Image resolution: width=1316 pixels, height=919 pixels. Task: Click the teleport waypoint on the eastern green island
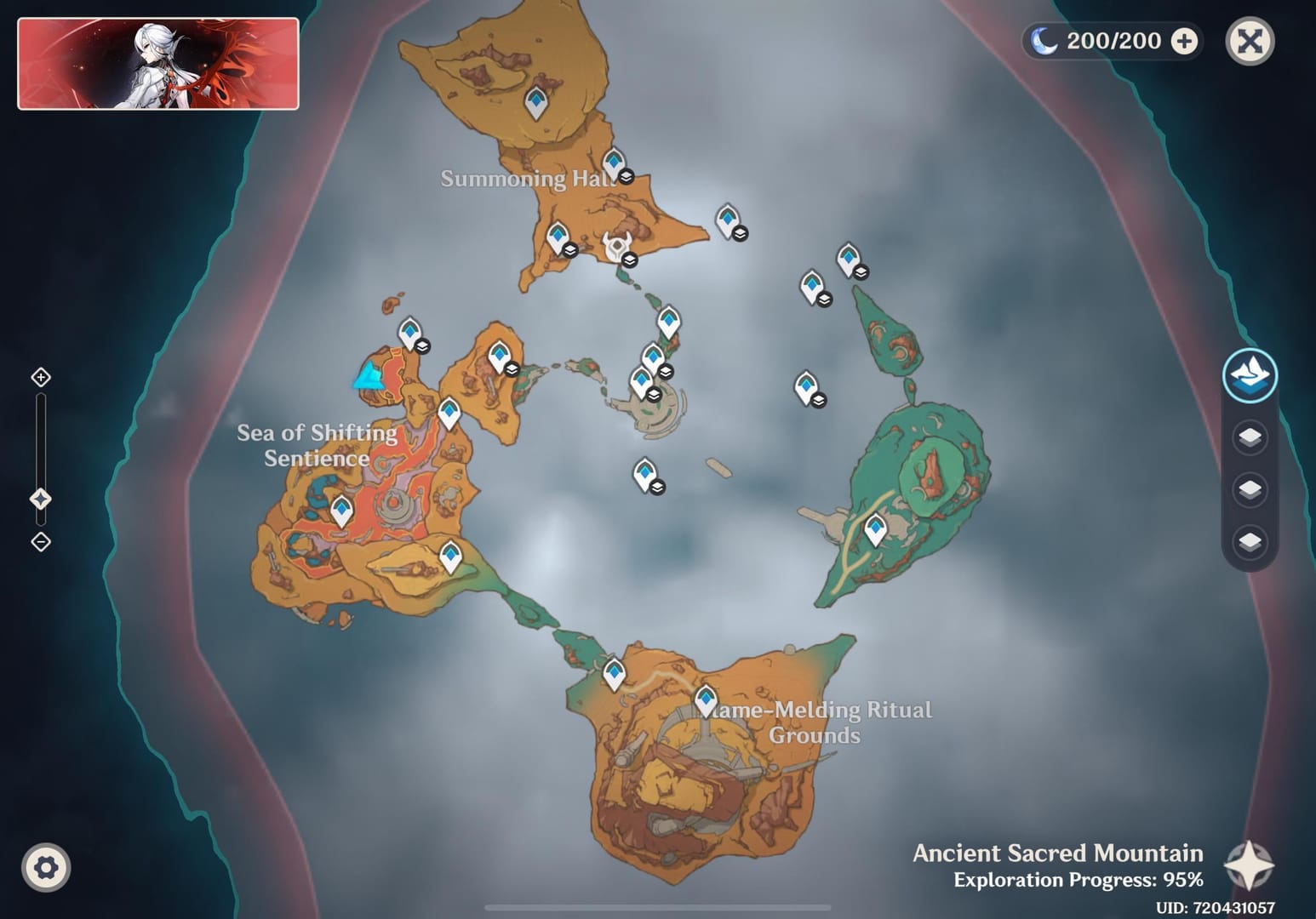click(874, 528)
